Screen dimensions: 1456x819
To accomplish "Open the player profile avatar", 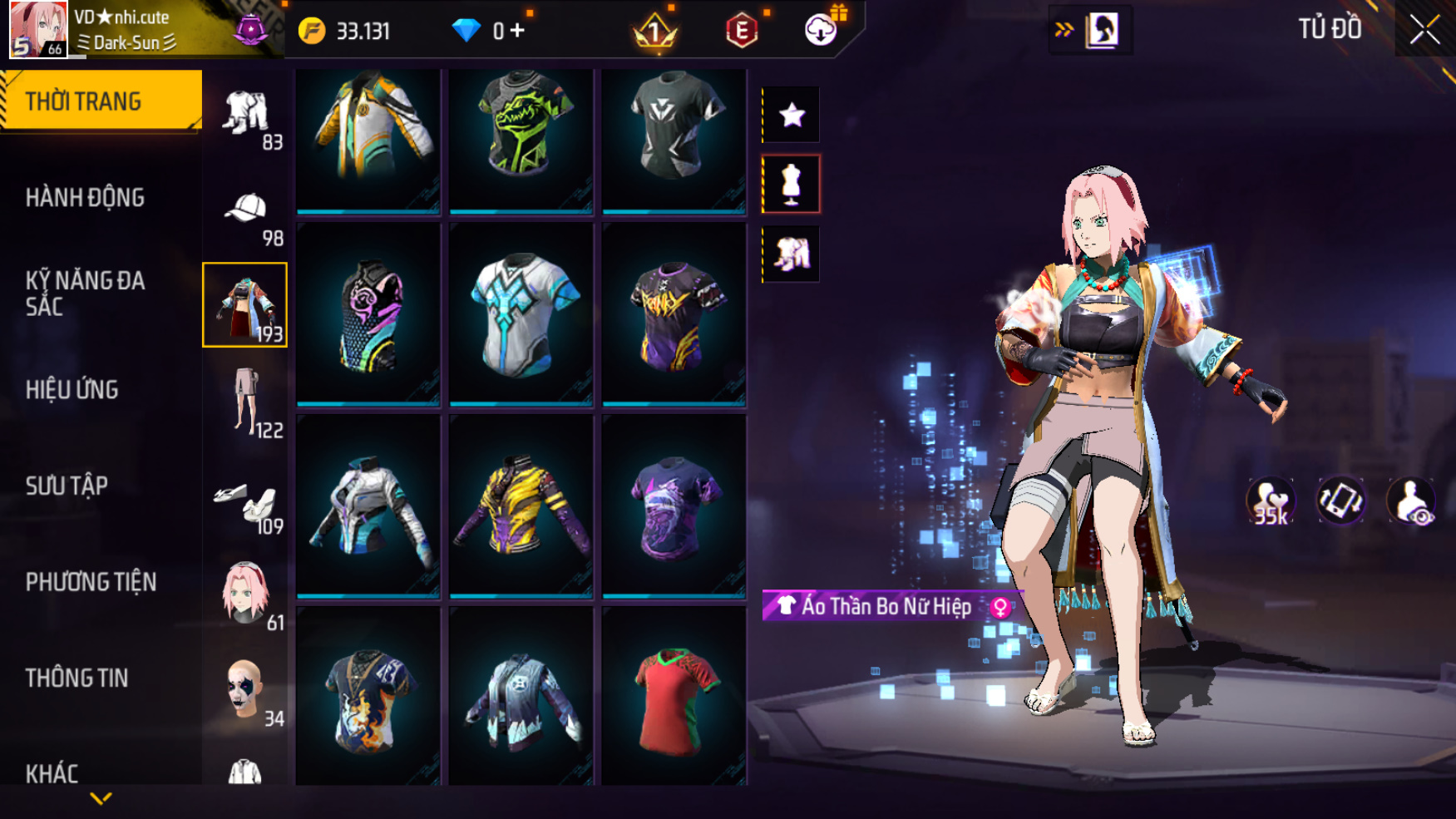I will click(38, 30).
